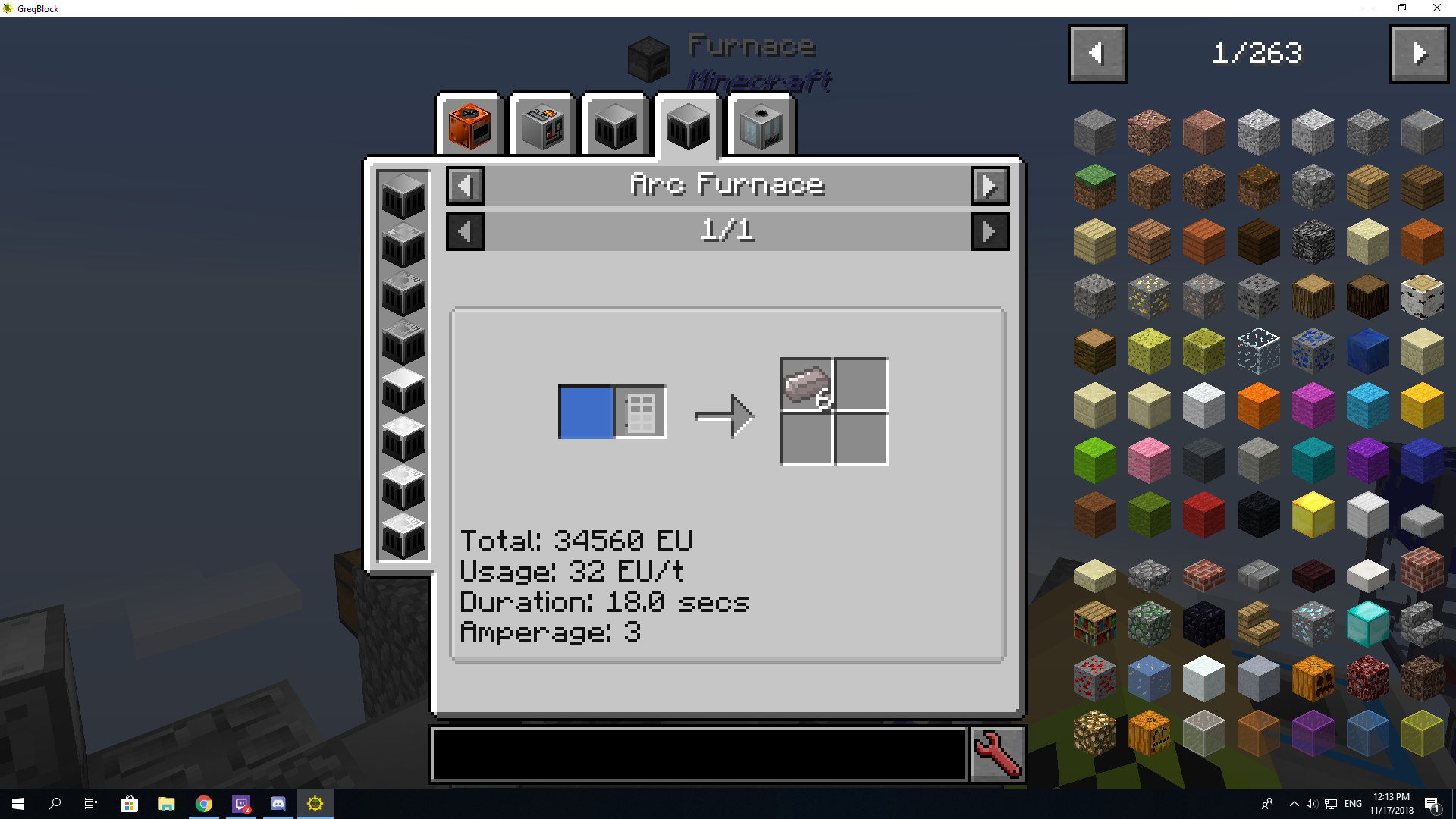Go back a page using the left arrow beside 1/263
Screen dimensions: 1456x819
[x=1097, y=53]
